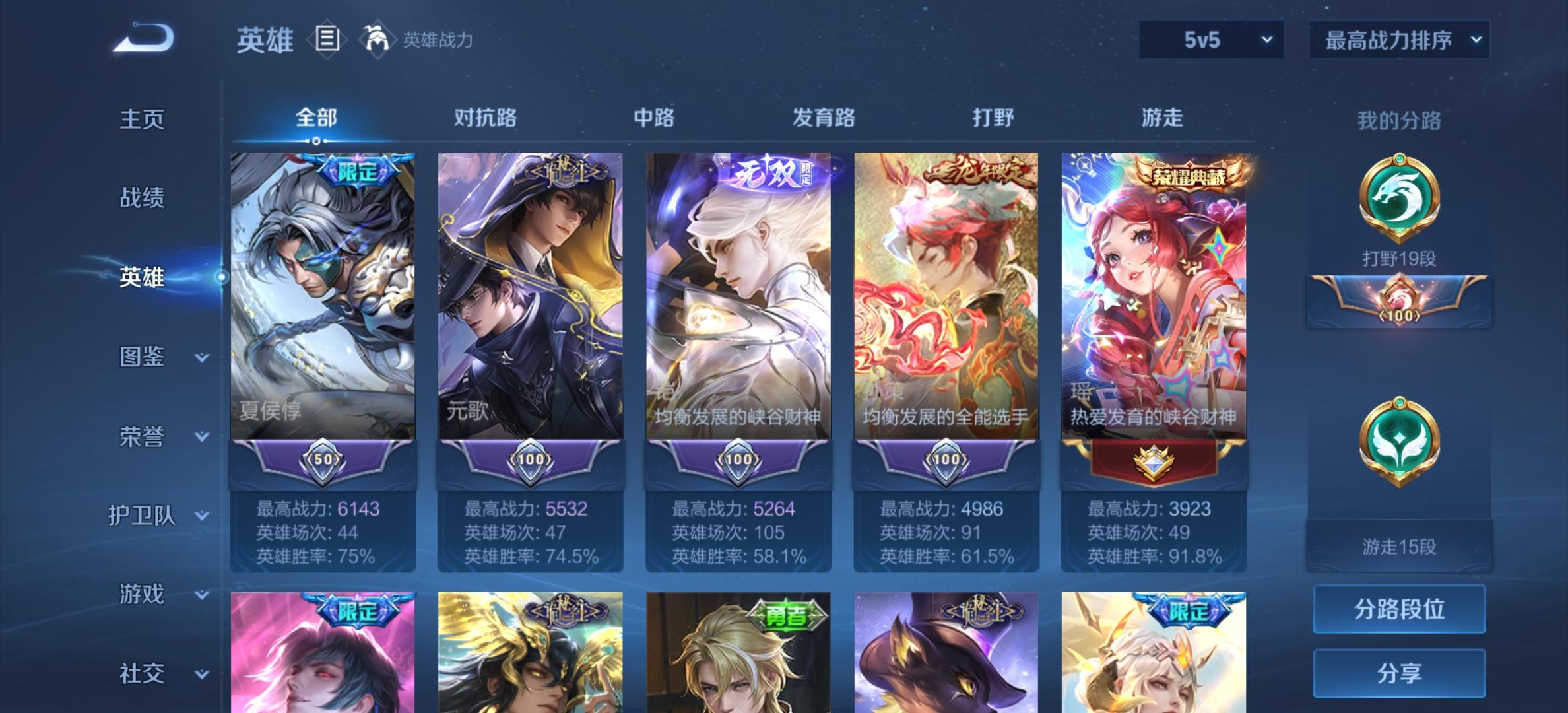
Task: Open the 最高战力排序 sorting dropdown
Action: coord(1398,40)
